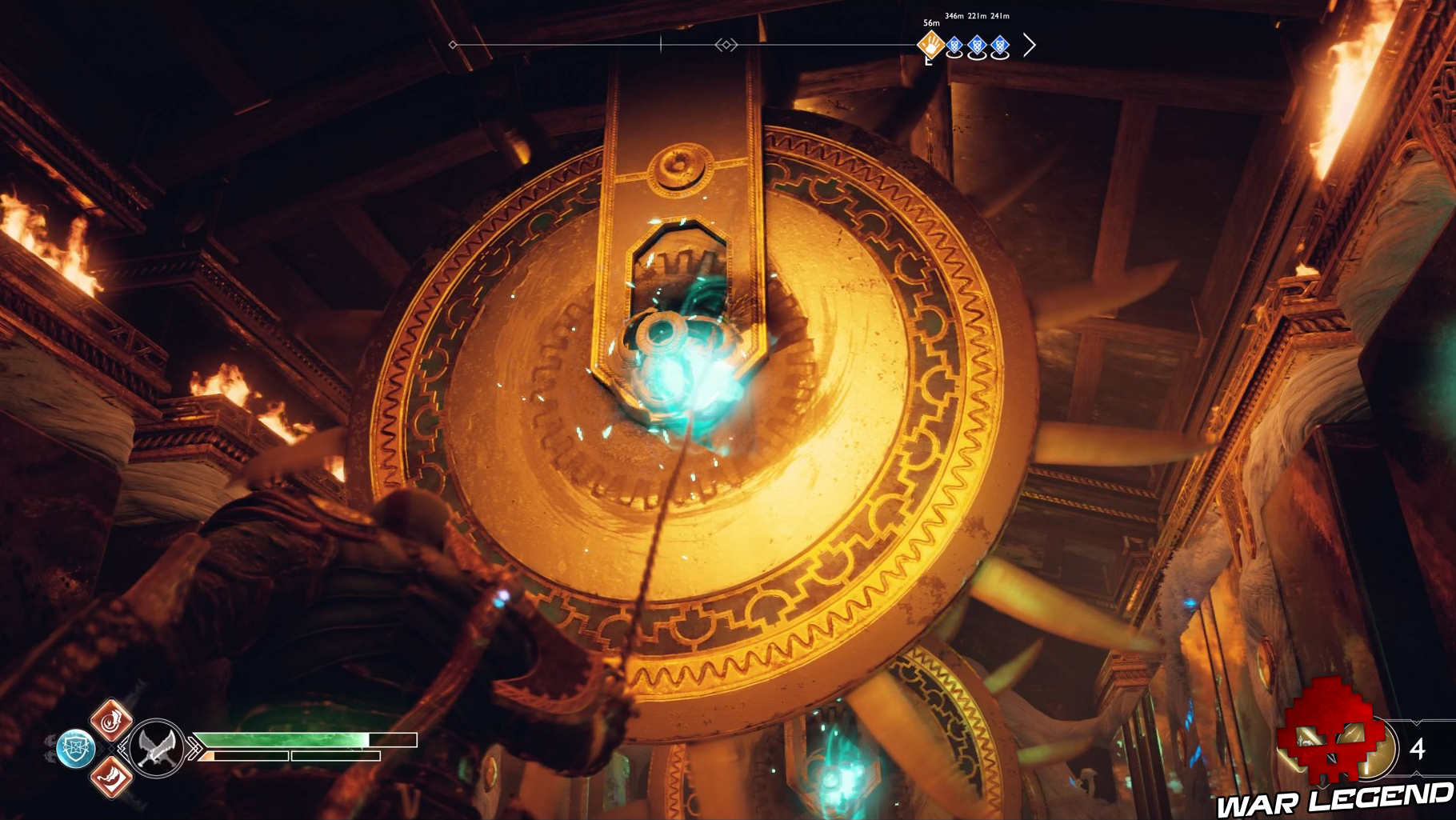1456x820 pixels.
Task: Pick the blue compass marker labeled 241m
Action: click(x=1000, y=46)
